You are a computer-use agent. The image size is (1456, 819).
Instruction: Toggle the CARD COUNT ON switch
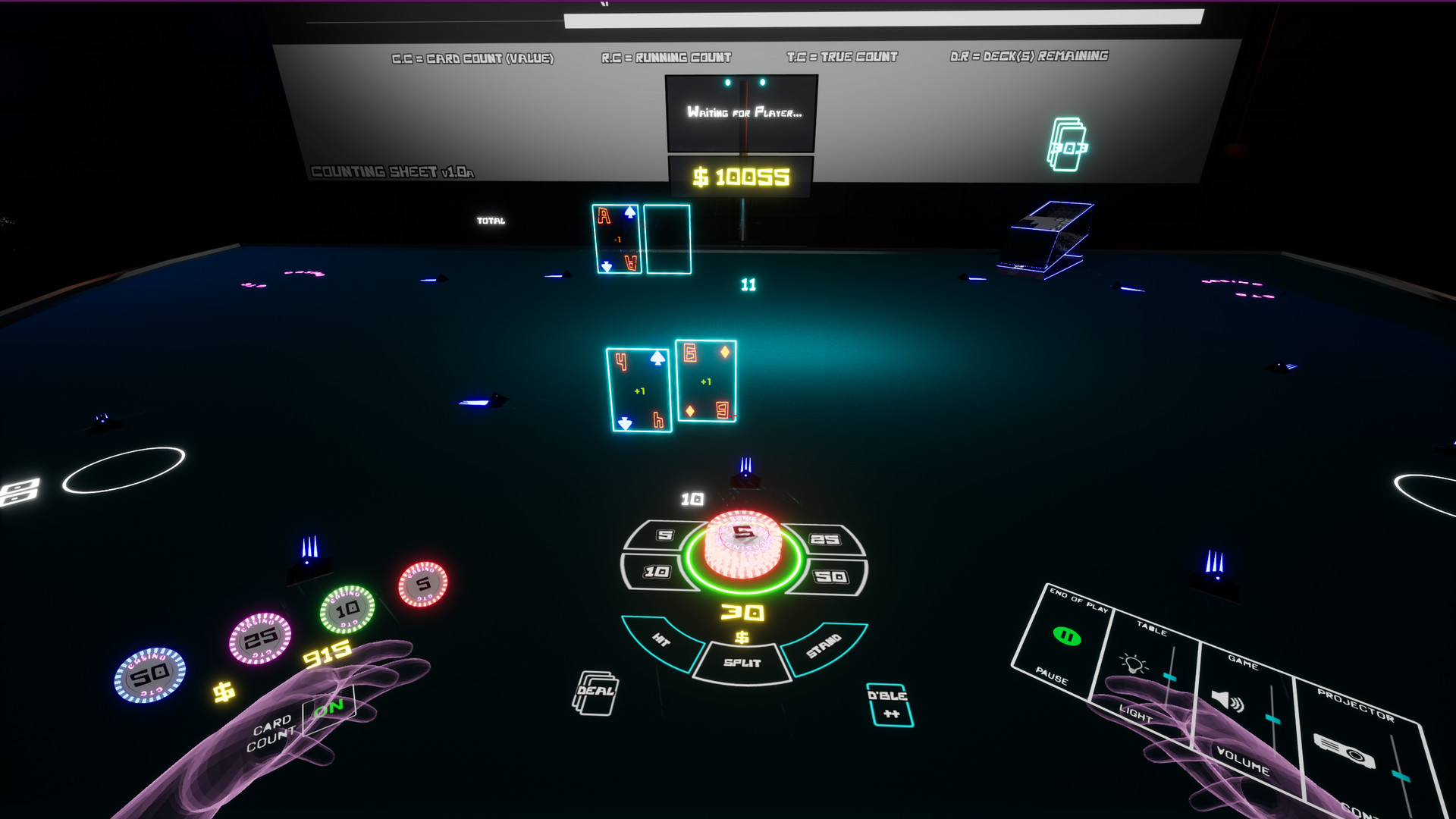click(328, 708)
